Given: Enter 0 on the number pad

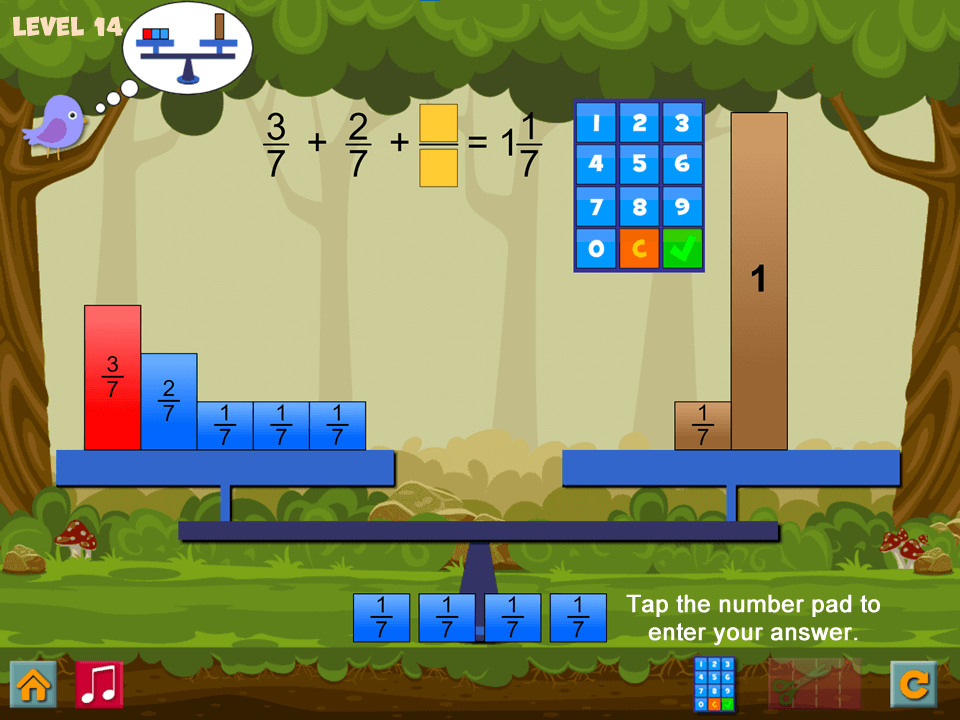Looking at the screenshot, I should pos(596,248).
